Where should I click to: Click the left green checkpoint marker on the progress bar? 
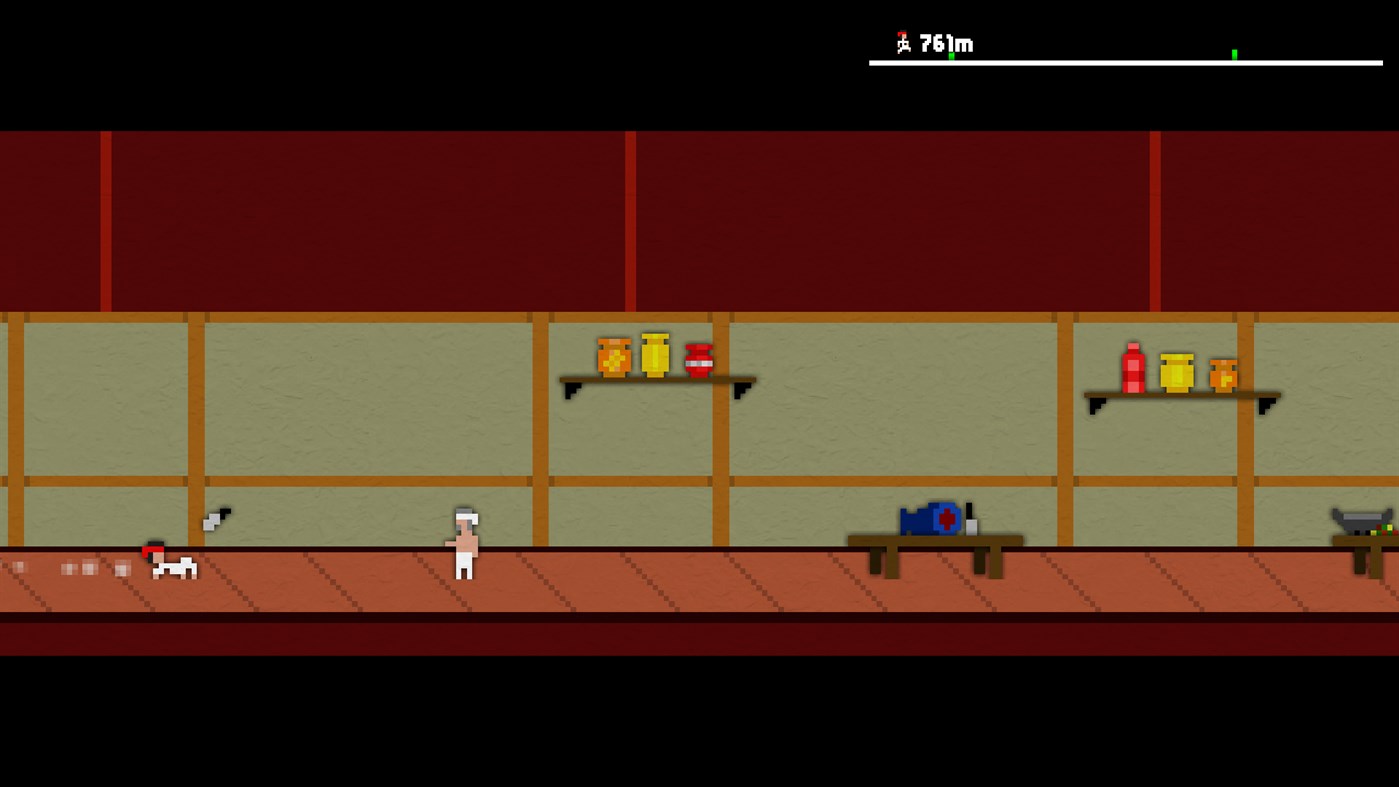tap(951, 56)
